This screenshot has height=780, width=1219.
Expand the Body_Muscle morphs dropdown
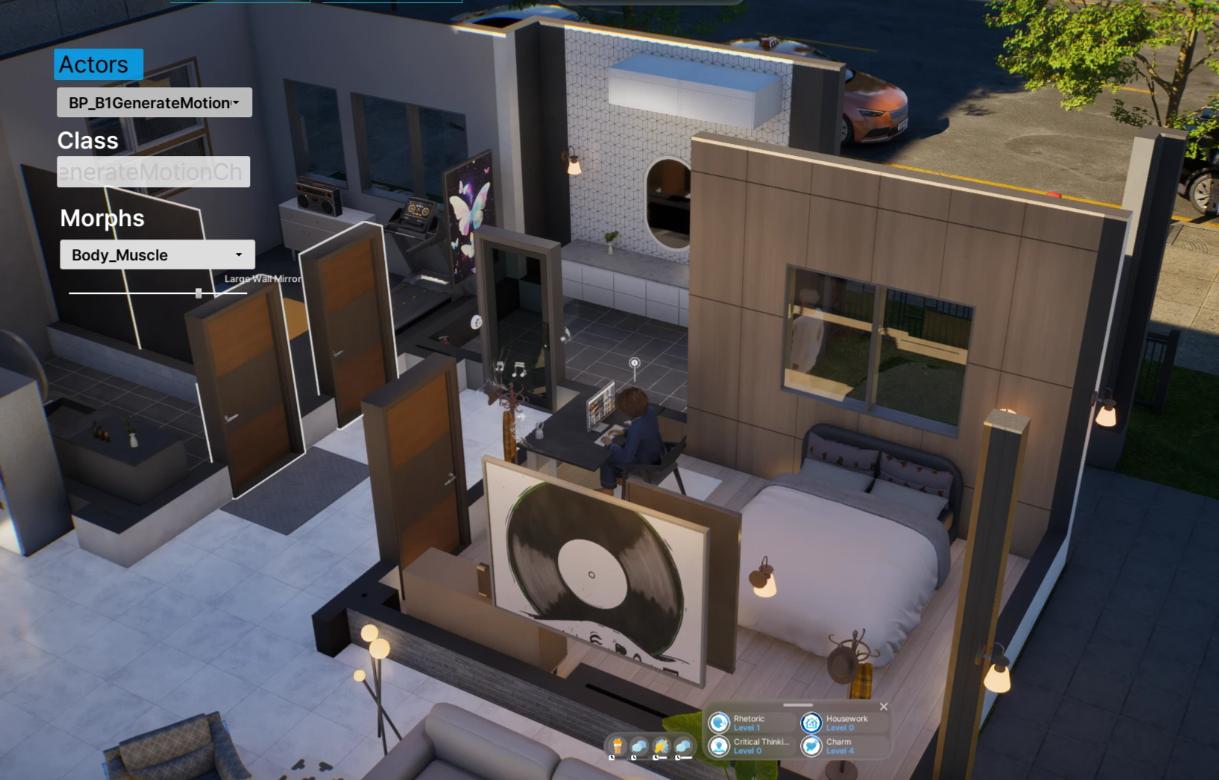click(157, 255)
